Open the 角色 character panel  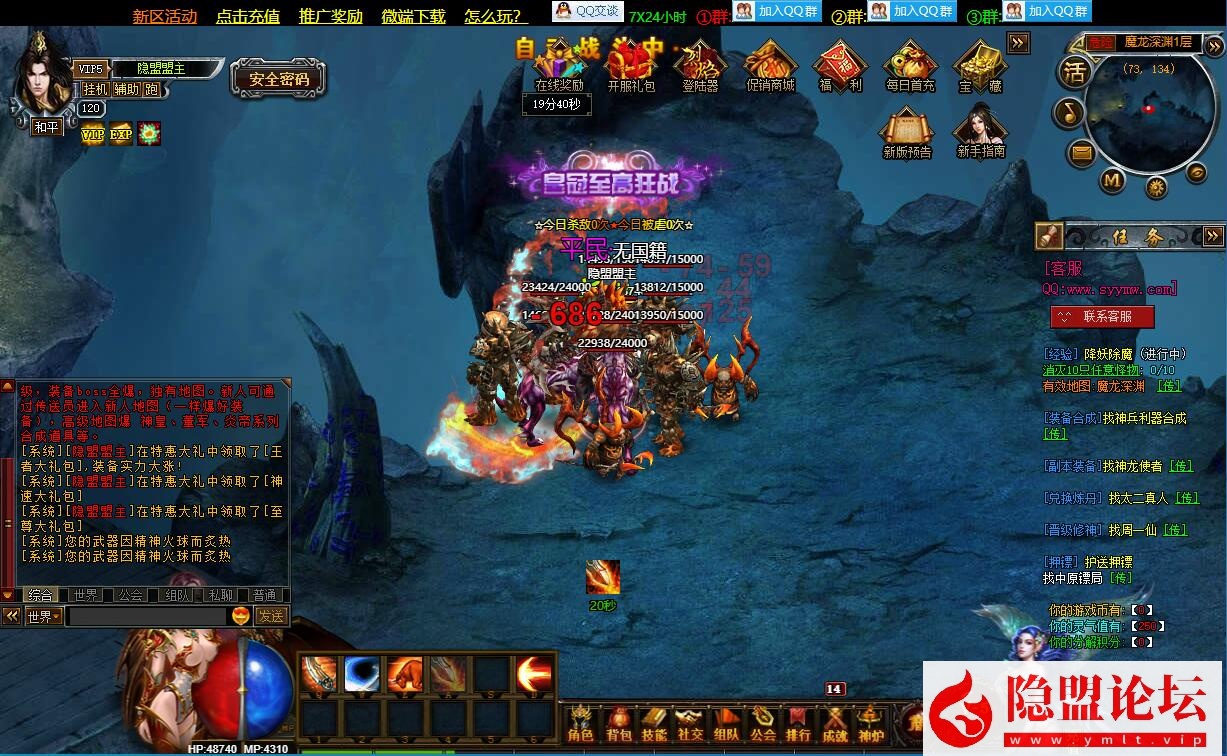[580, 724]
